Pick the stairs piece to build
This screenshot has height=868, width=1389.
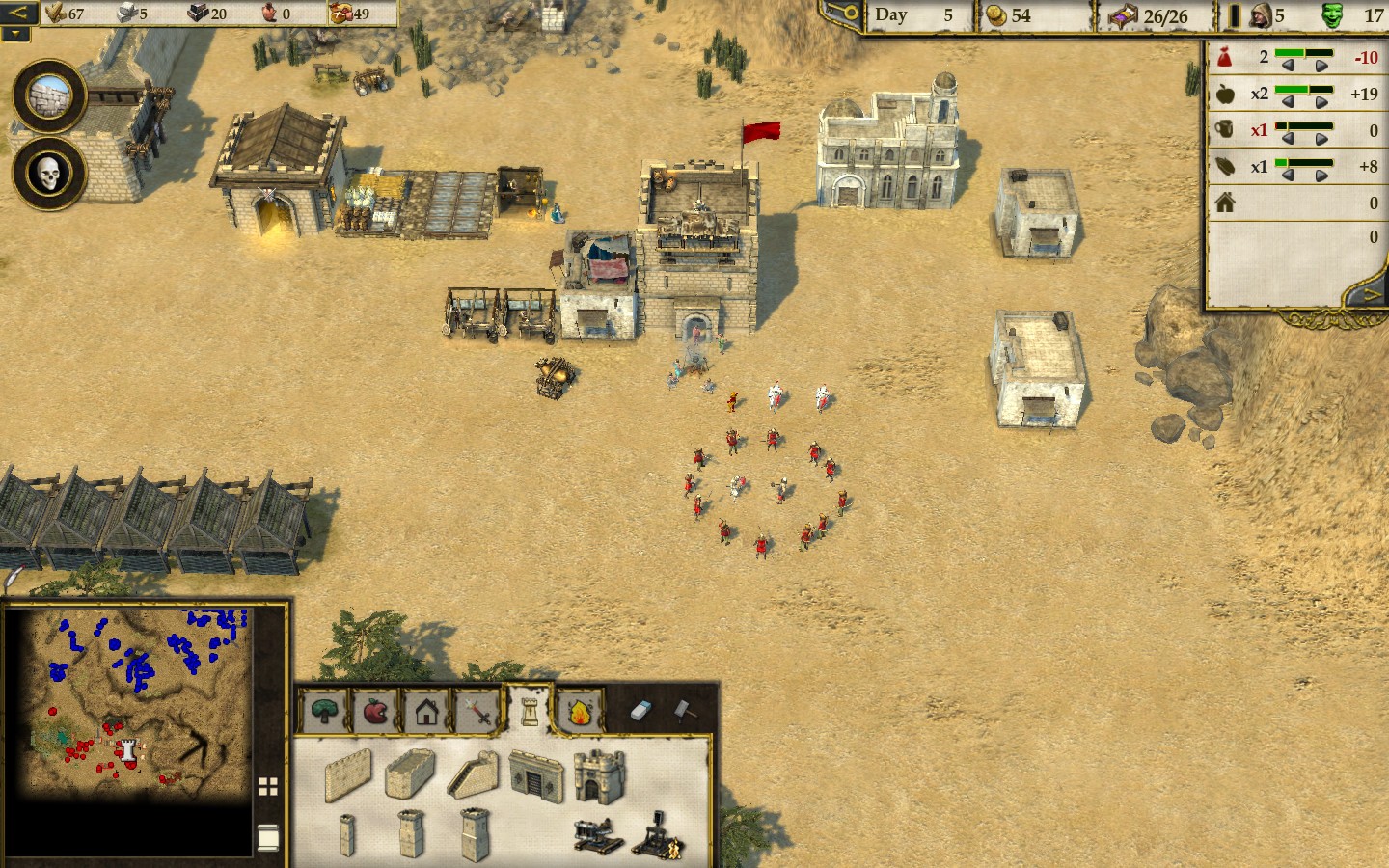click(x=472, y=775)
